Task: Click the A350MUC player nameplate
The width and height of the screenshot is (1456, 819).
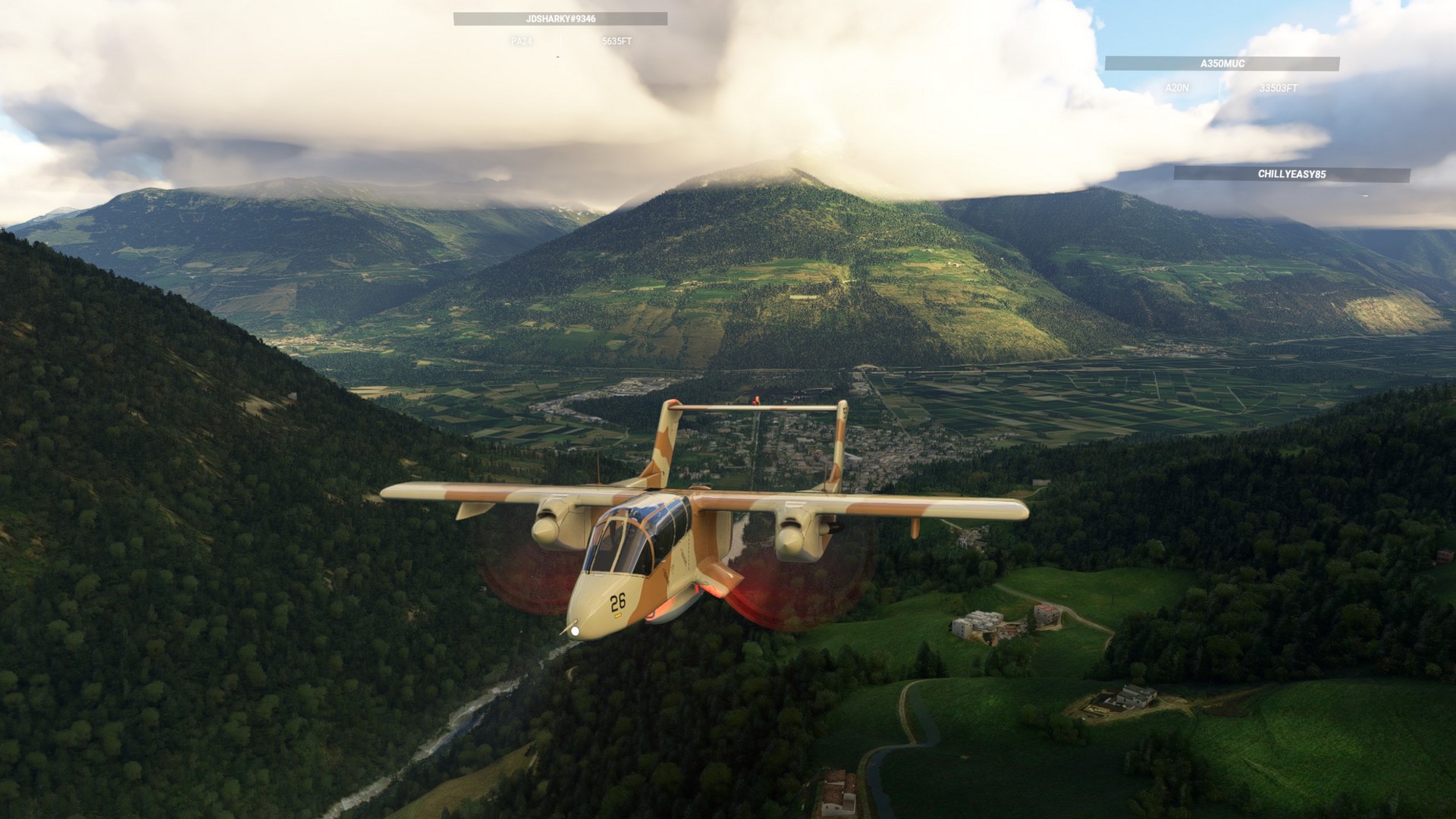Action: click(1222, 64)
